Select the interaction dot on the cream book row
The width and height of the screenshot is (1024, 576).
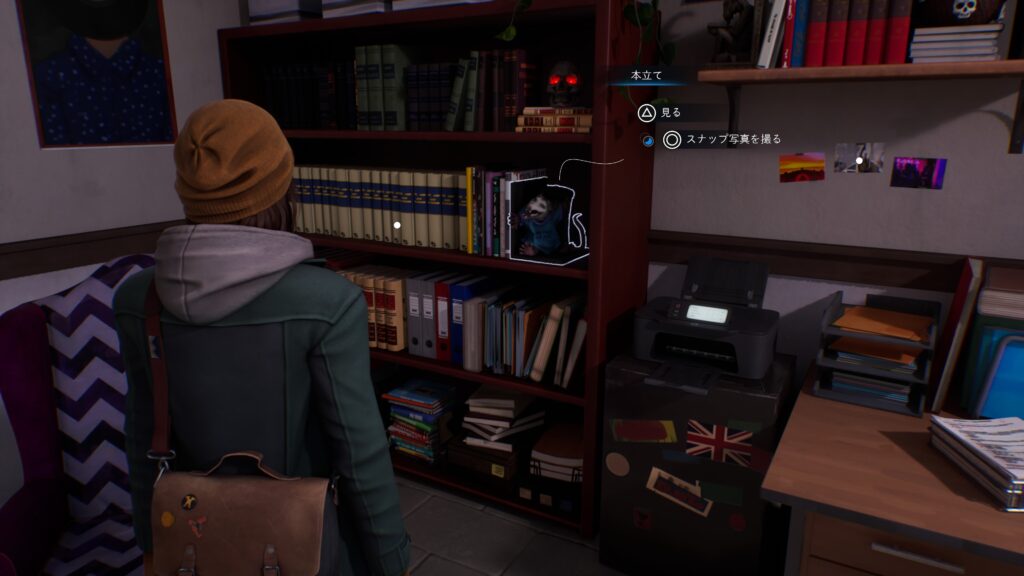point(397,225)
